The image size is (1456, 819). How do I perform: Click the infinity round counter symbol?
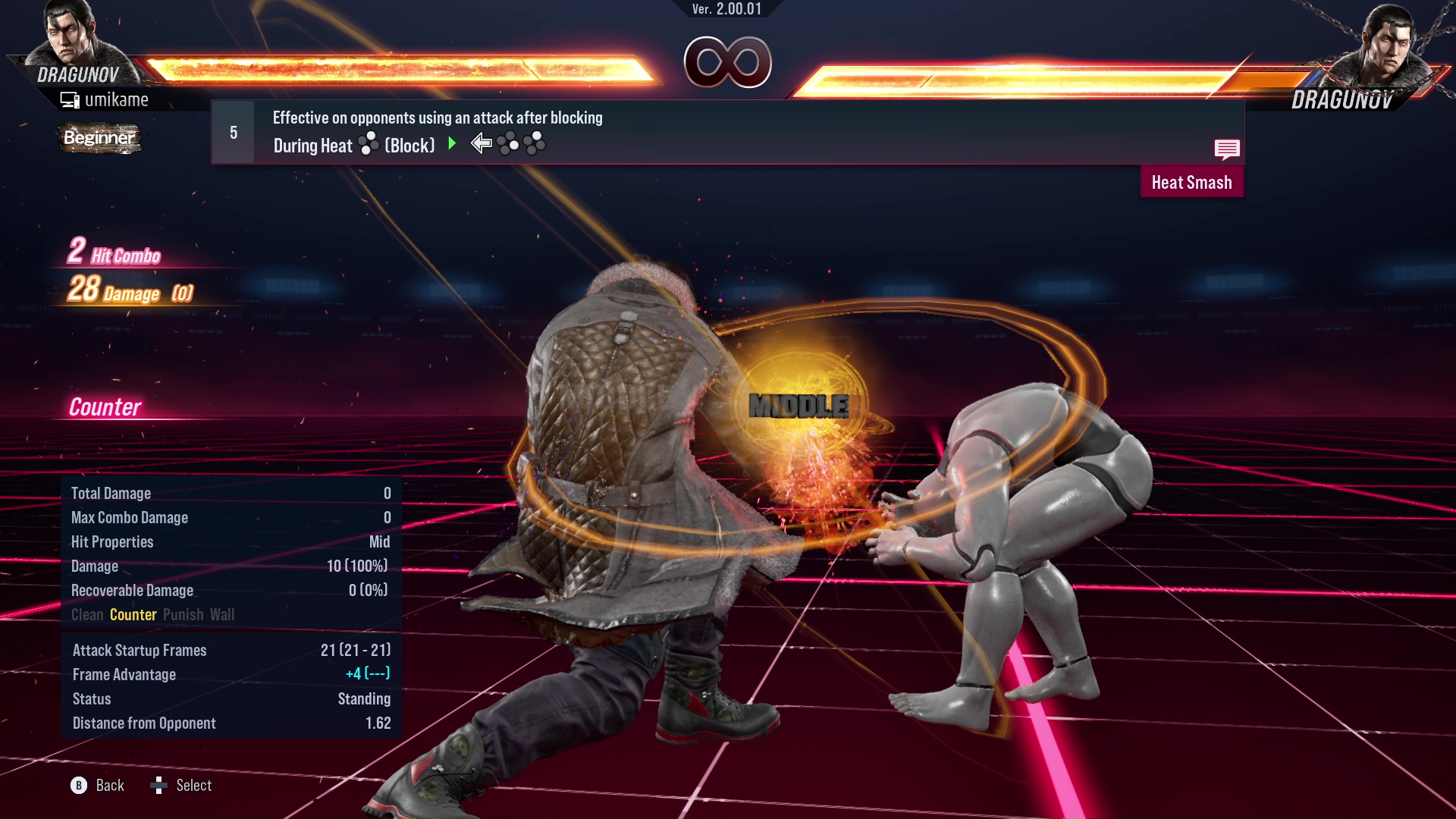(x=728, y=63)
